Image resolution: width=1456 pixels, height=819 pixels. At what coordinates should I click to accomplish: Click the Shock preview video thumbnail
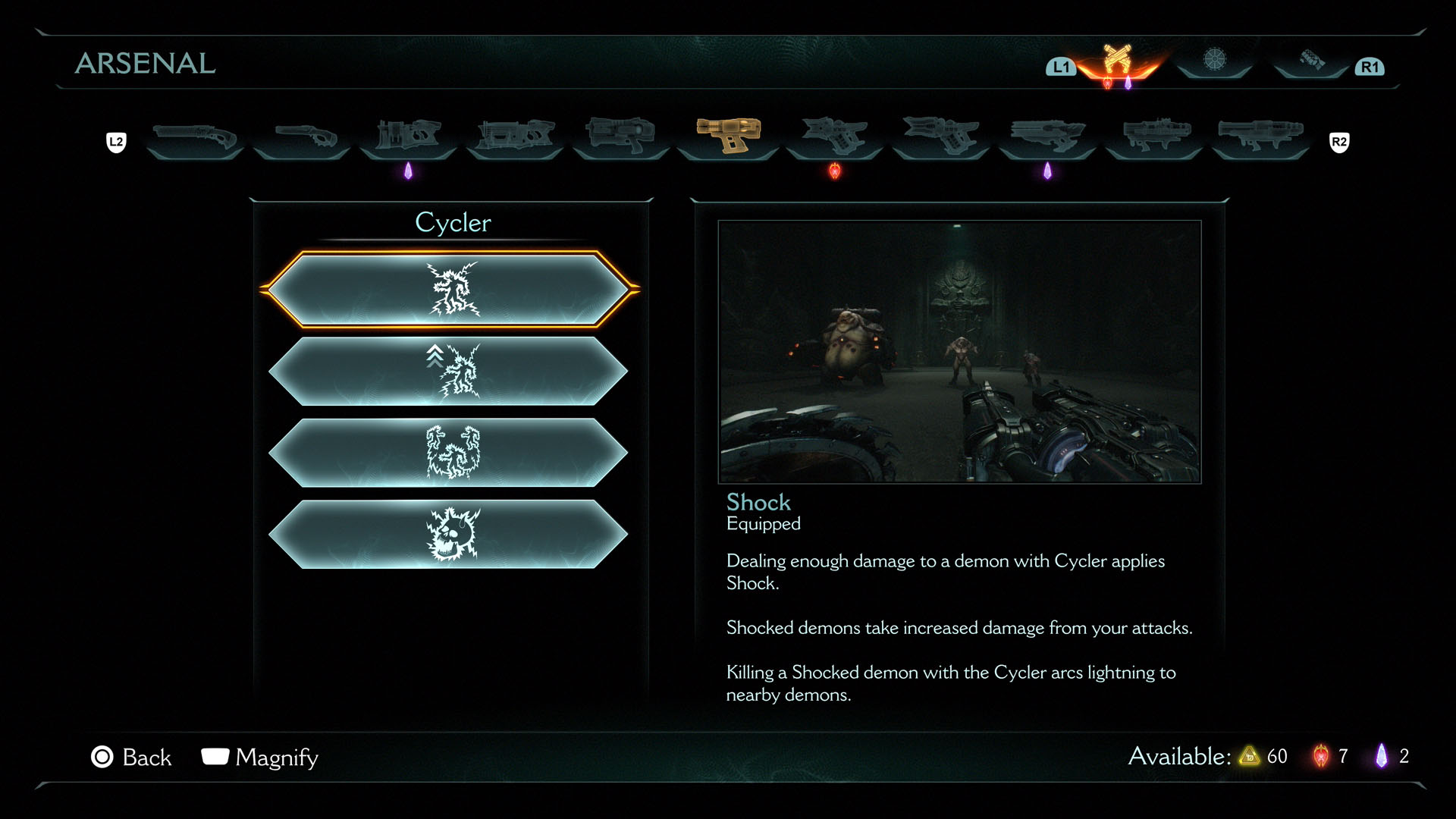[959, 352]
